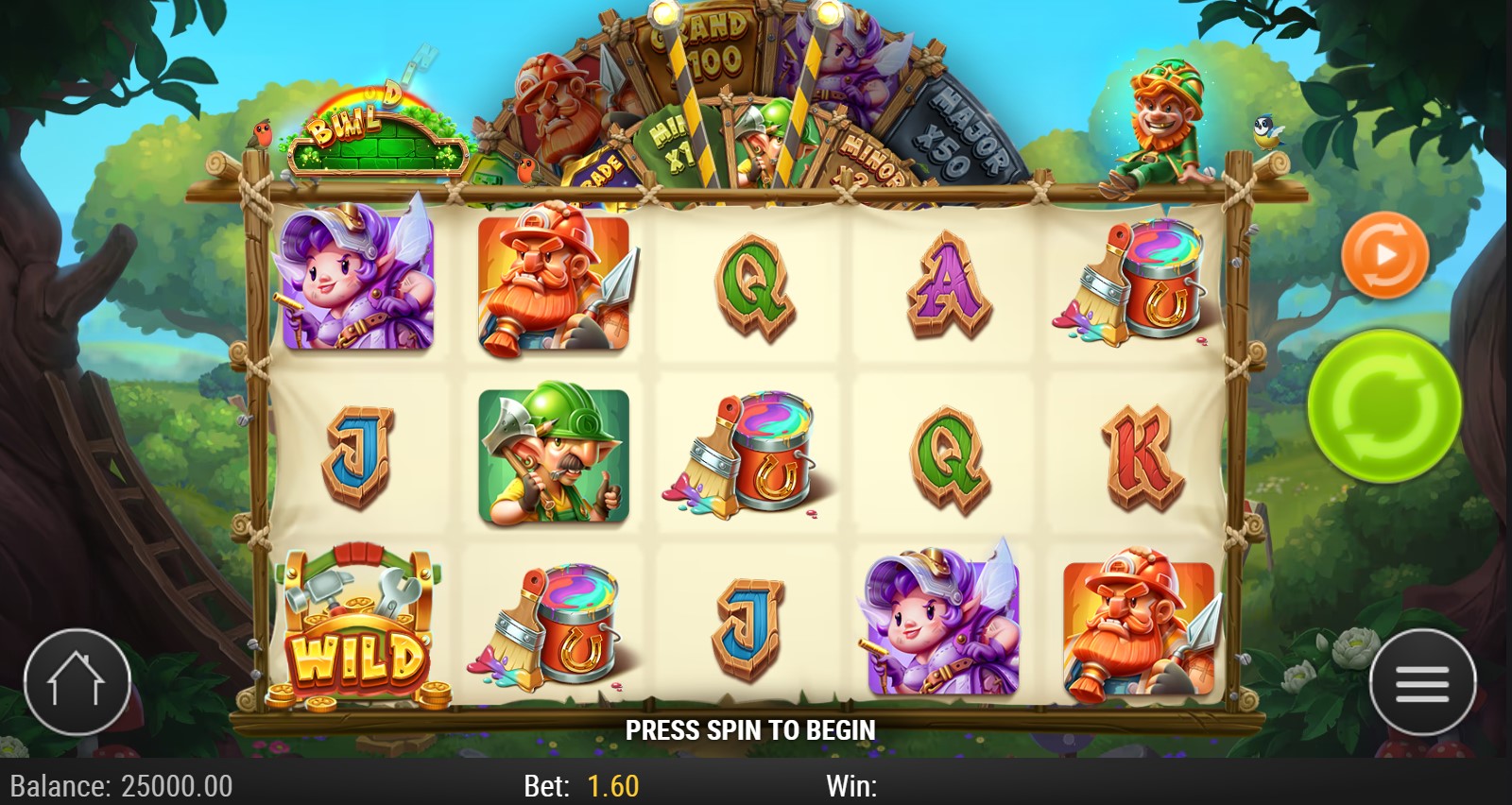Start autoplay with the orange button
Screen dimensions: 1512x805
click(x=1383, y=255)
